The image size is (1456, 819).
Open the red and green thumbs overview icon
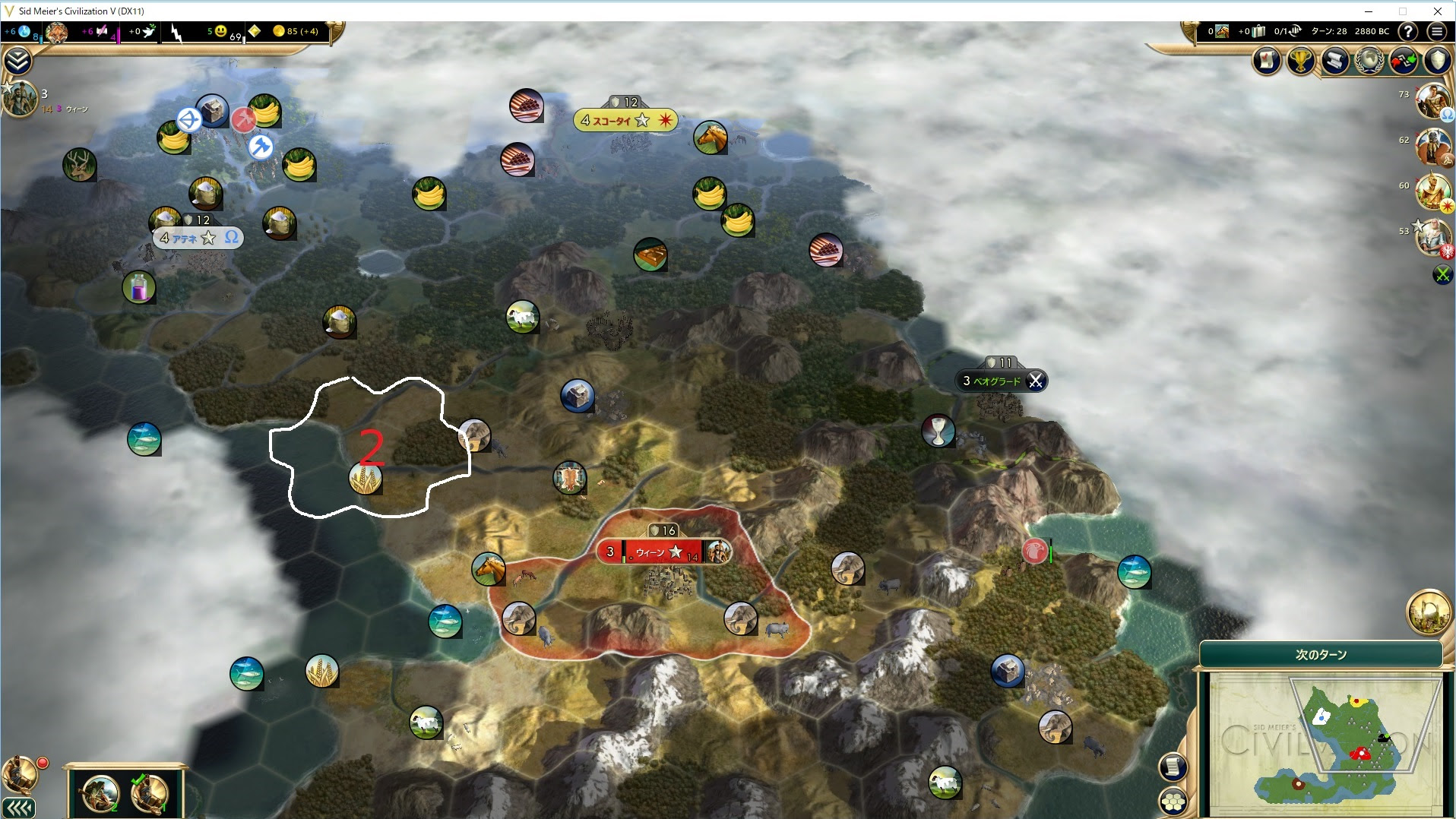(x=1402, y=61)
